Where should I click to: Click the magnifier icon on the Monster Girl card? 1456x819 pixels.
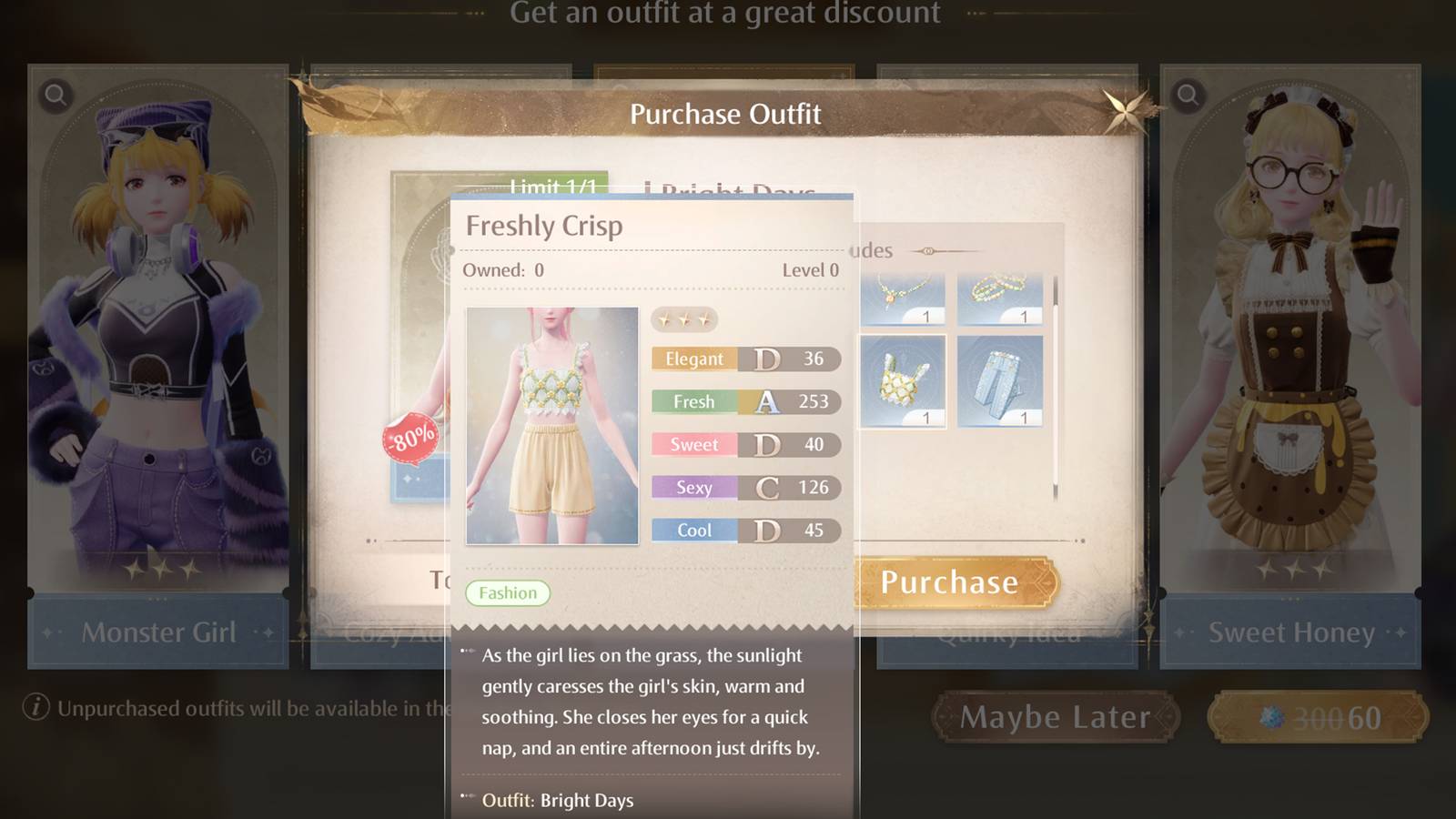55,95
